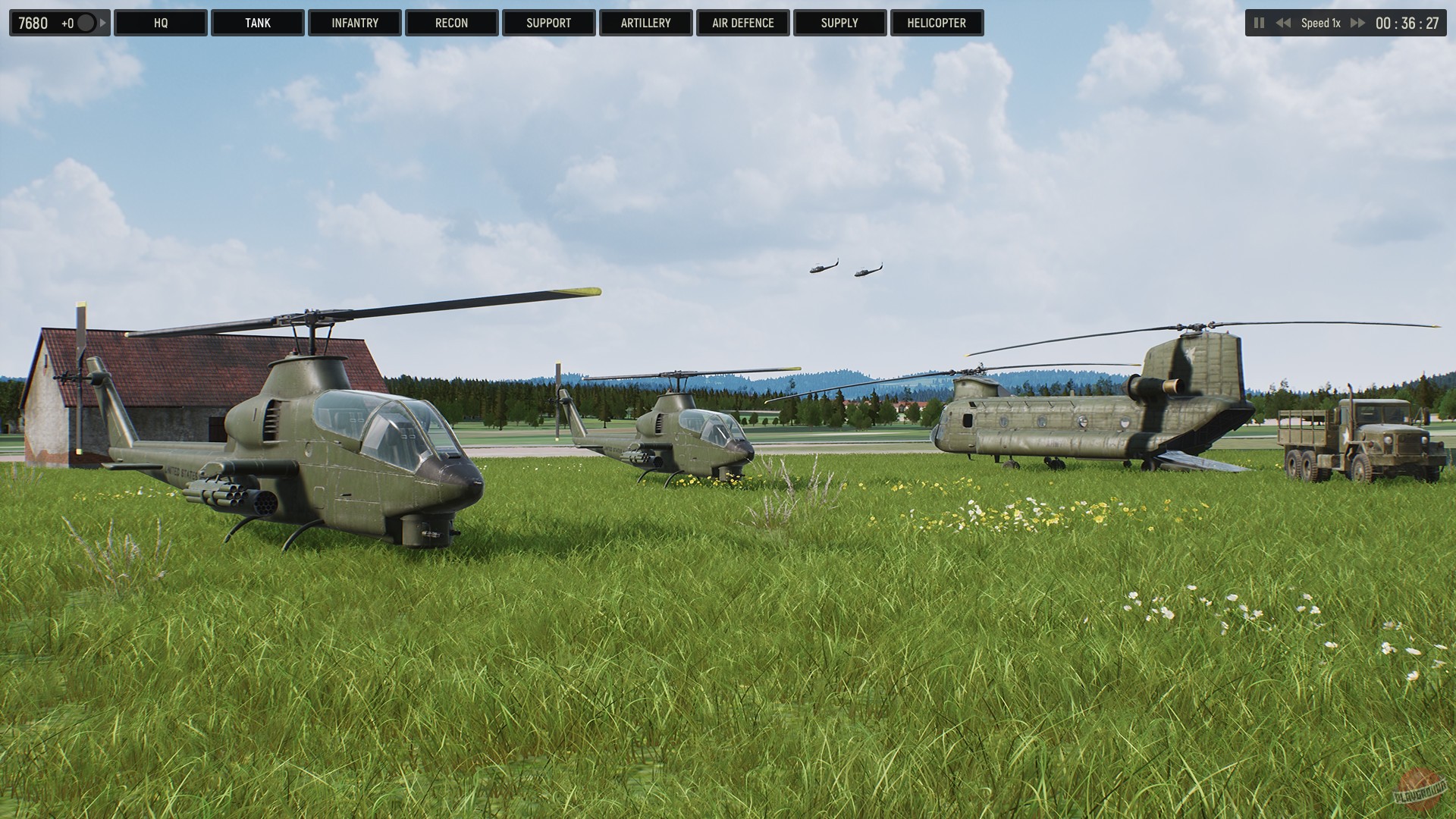Pause the game with the pause button
Screen dimensions: 1456x819
(x=1260, y=23)
